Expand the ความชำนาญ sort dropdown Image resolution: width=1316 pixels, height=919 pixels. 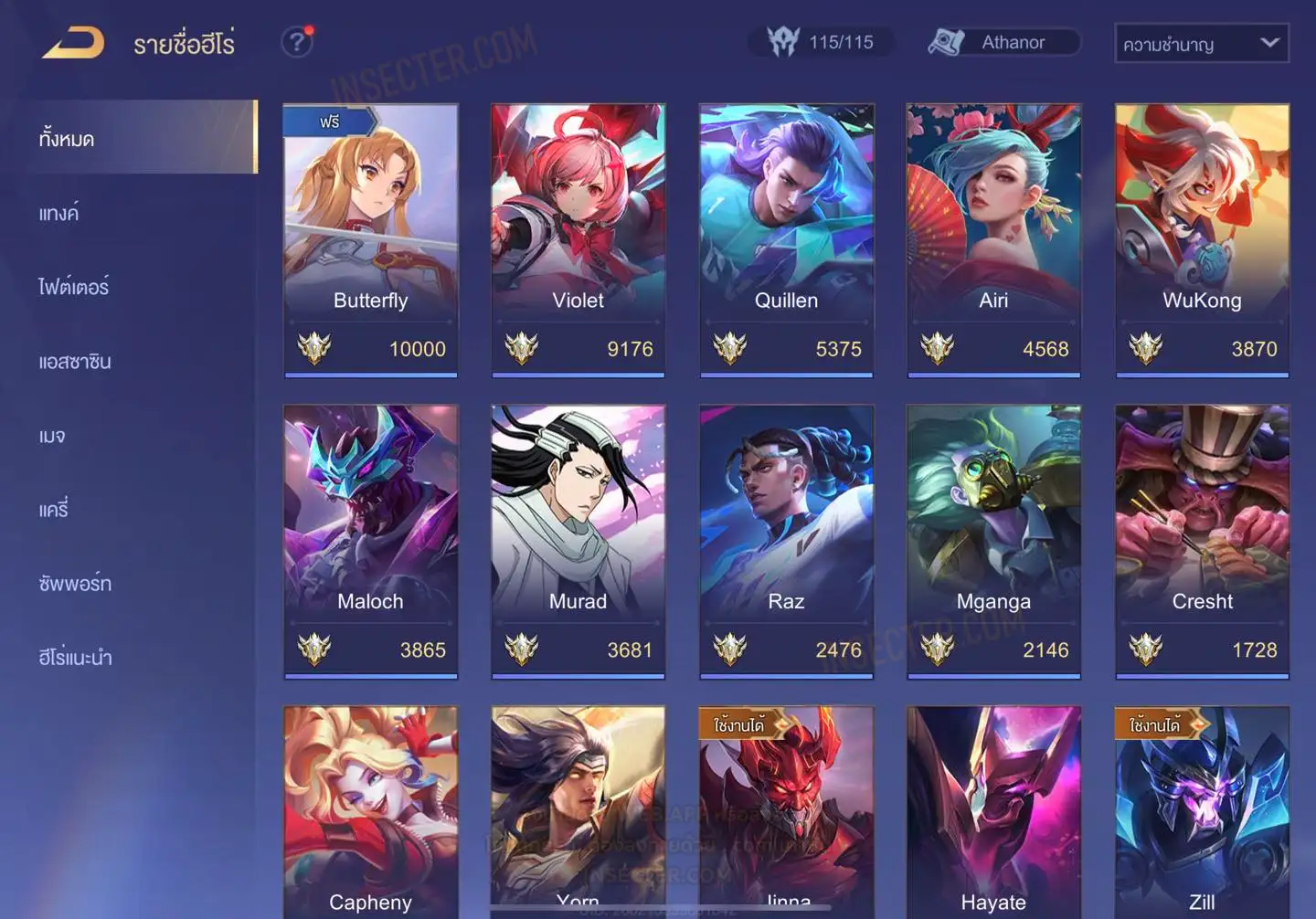1201,44
